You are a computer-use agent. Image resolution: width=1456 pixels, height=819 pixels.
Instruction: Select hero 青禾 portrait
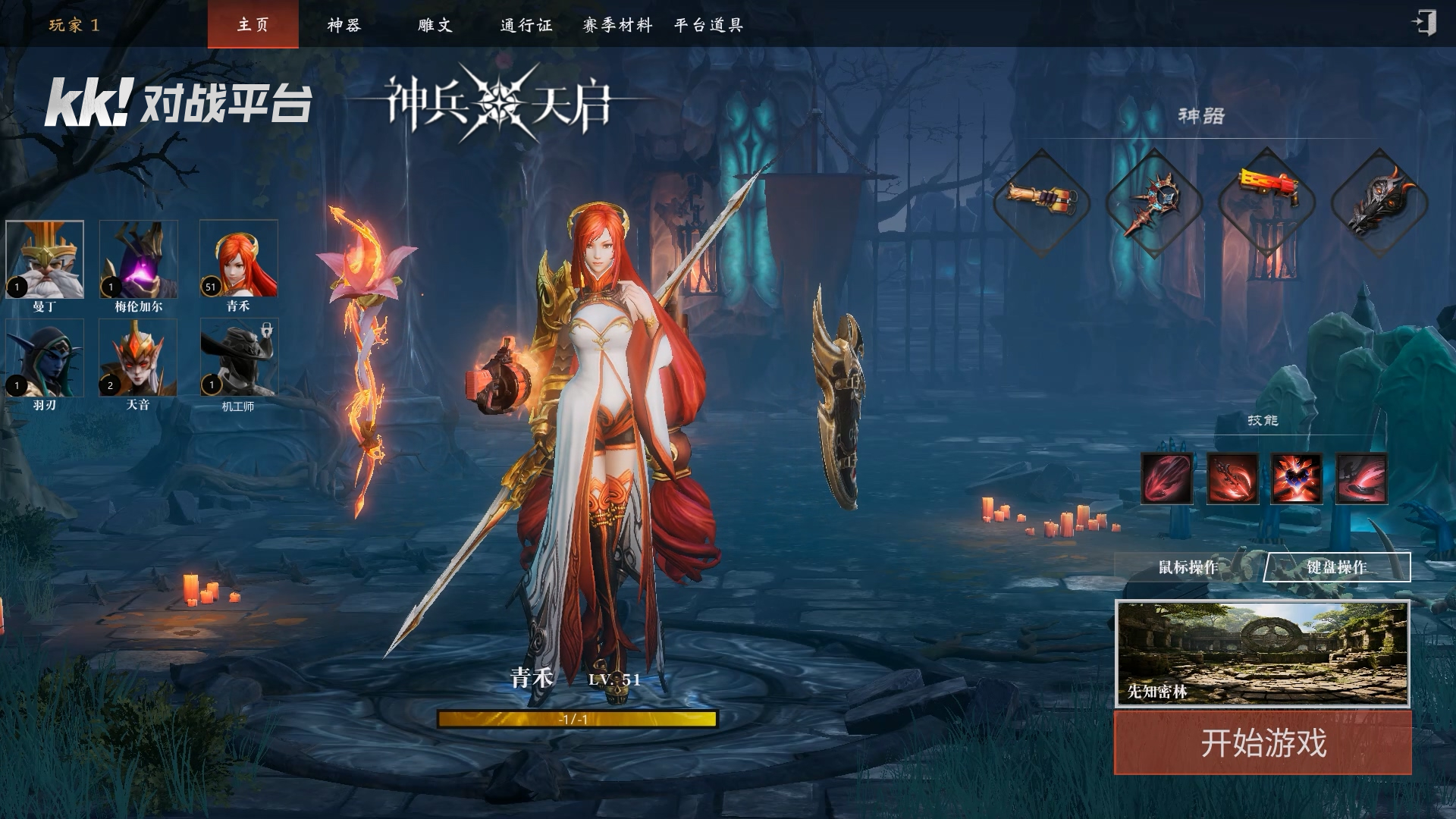click(x=239, y=259)
